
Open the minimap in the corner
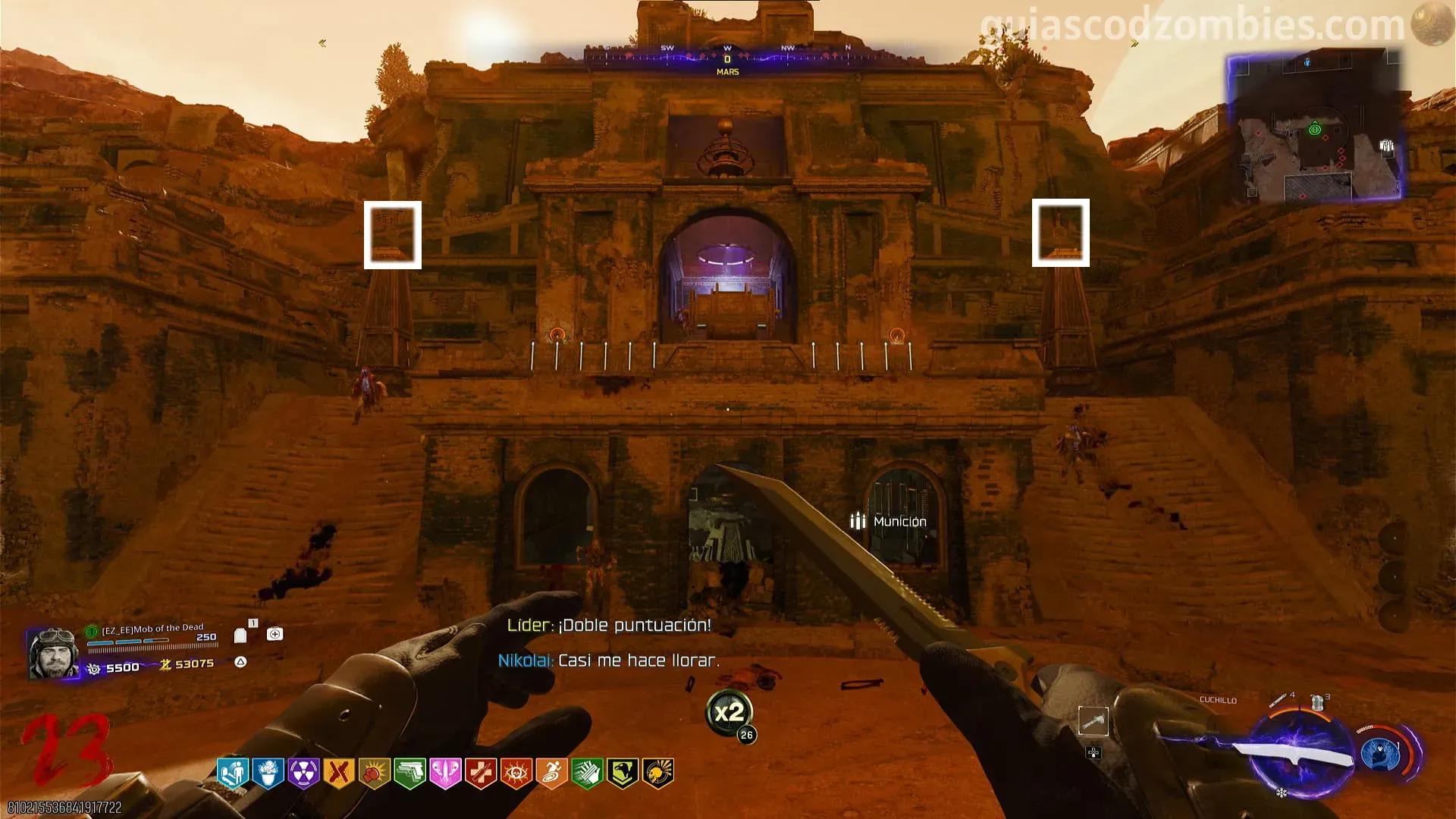click(x=1314, y=127)
